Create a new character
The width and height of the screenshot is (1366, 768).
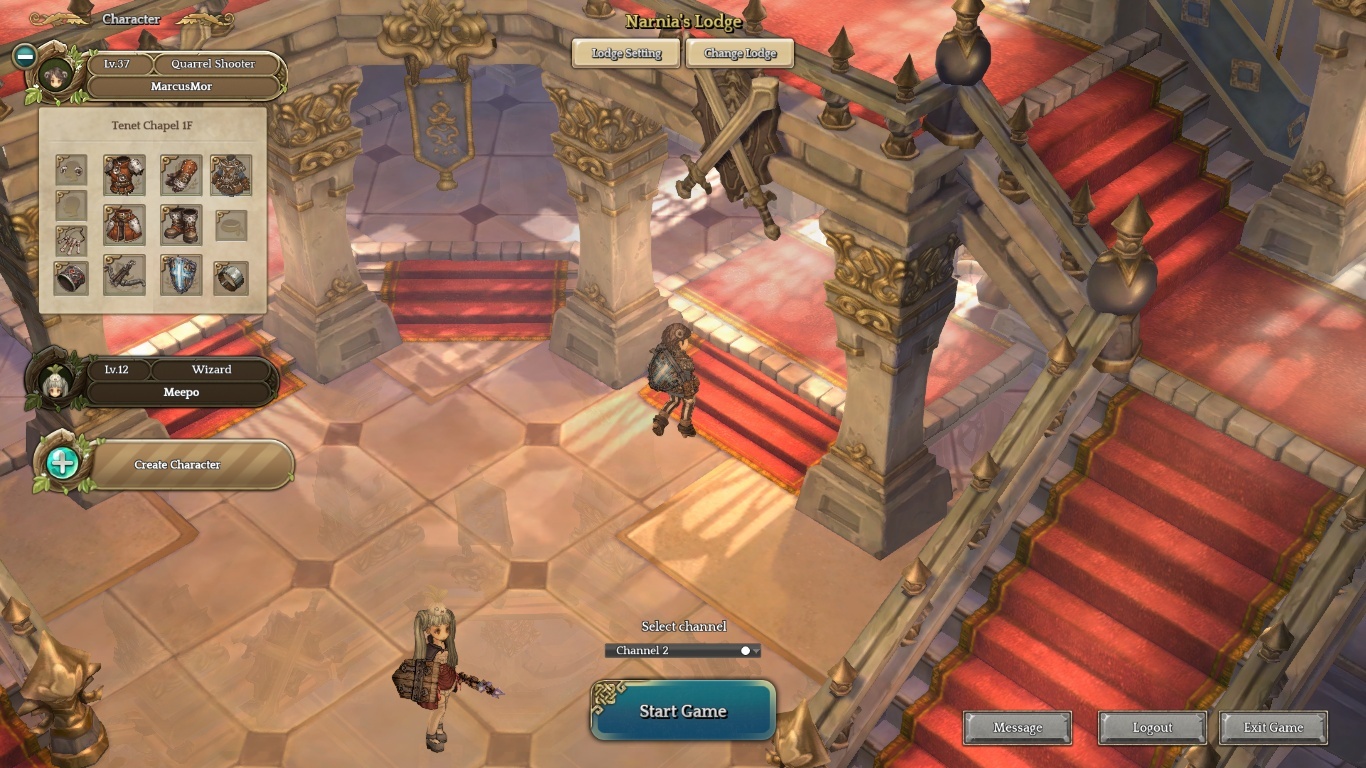pyautogui.click(x=177, y=465)
